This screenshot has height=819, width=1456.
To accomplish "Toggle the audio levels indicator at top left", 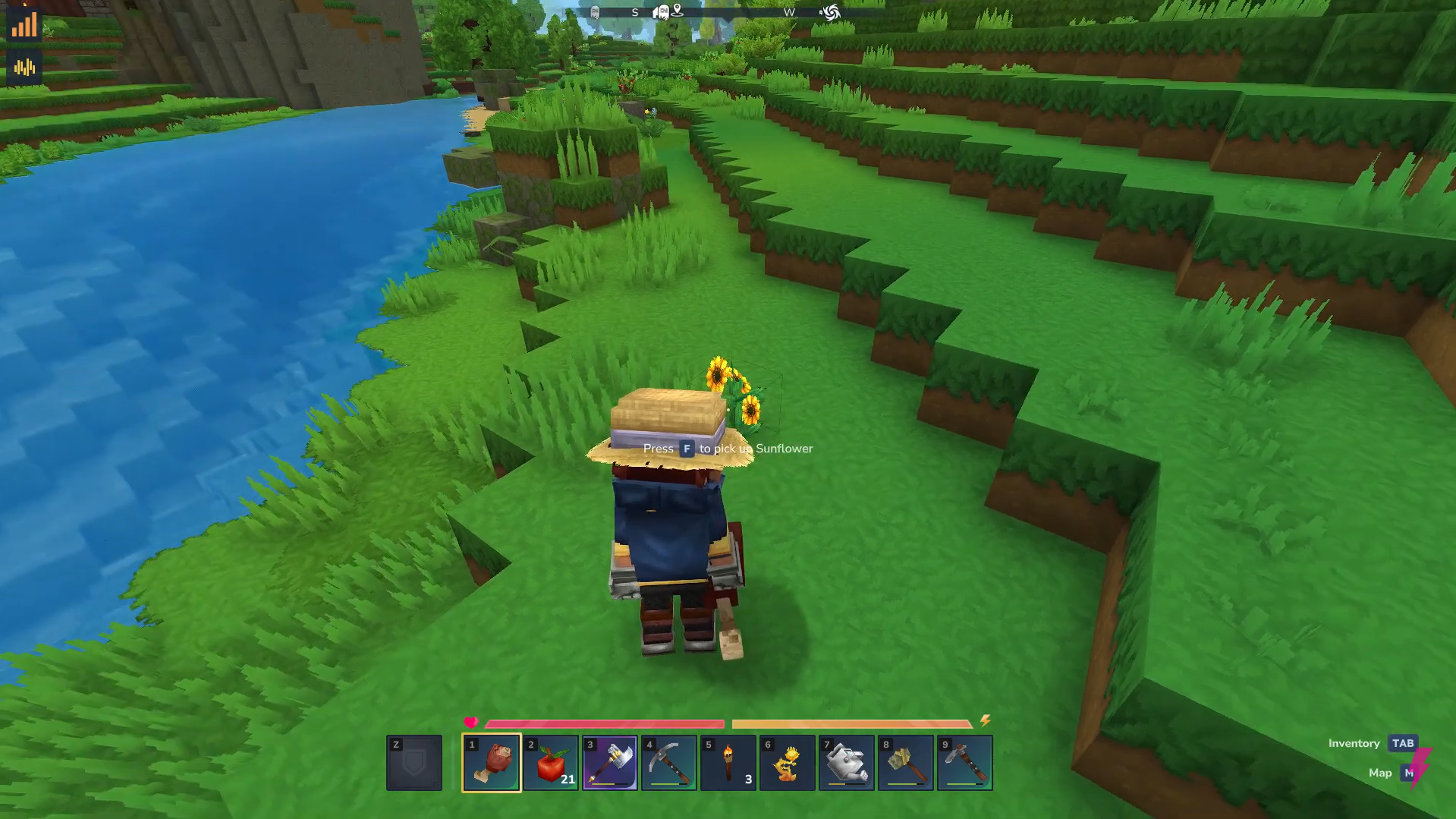I will pos(25,68).
